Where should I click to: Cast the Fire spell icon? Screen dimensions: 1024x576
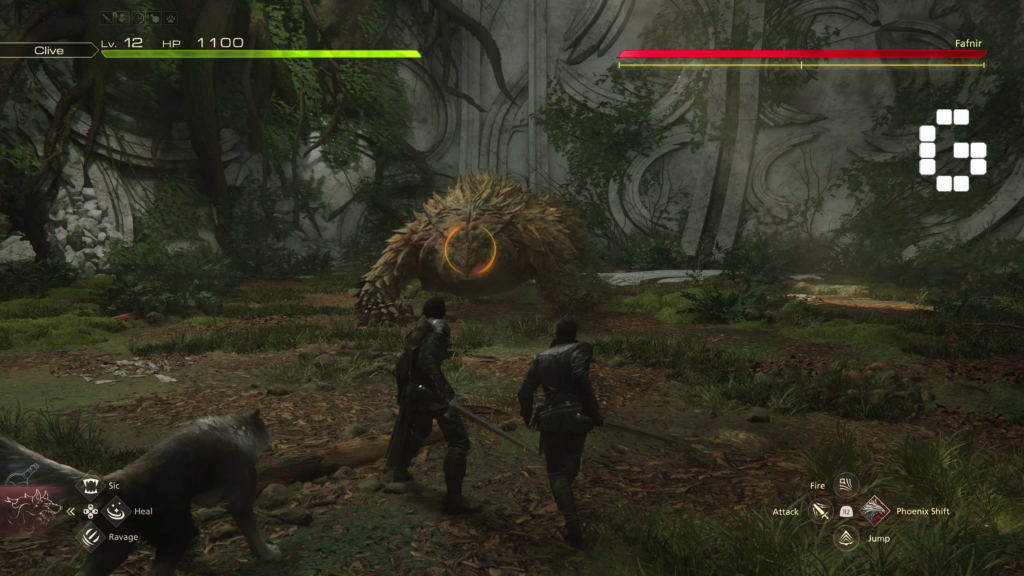(x=846, y=485)
